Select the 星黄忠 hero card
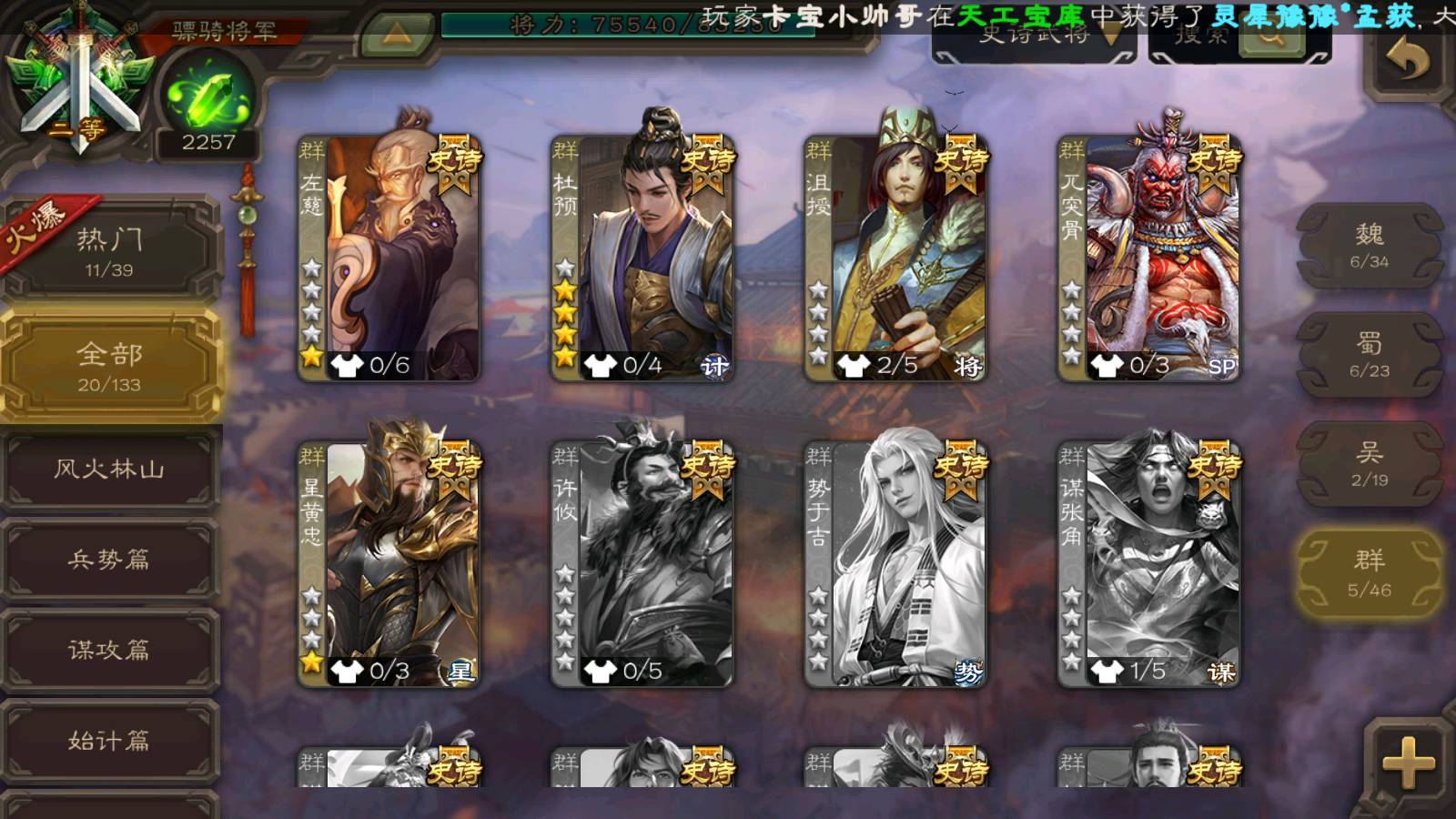The height and width of the screenshot is (819, 1456). tap(389, 561)
